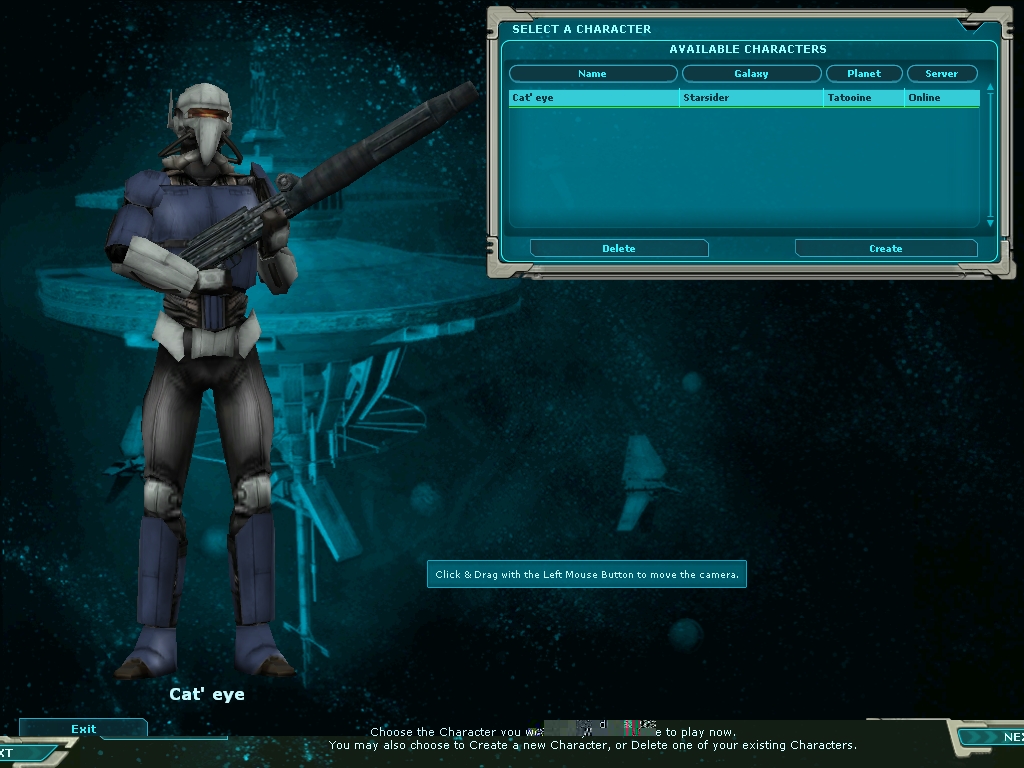Click the Server column header
This screenshot has height=768, width=1024.
(941, 74)
